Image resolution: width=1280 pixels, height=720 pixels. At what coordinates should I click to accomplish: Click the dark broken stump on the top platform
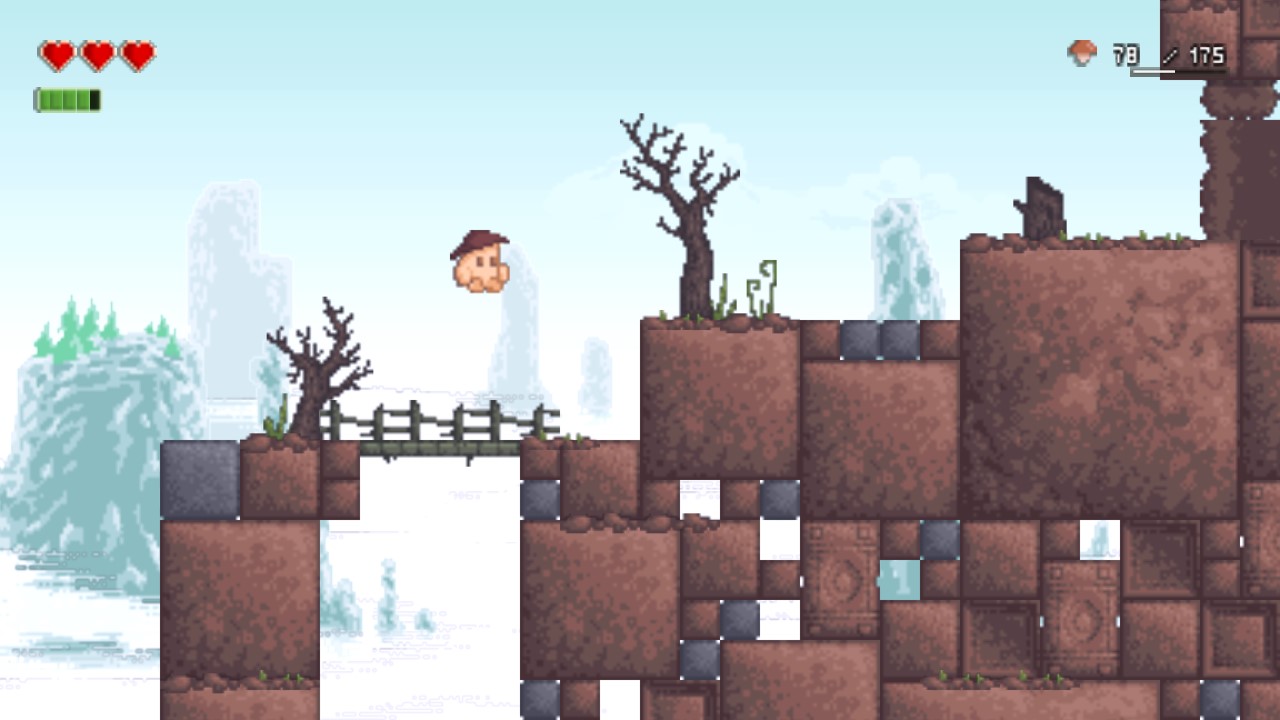pyautogui.click(x=1042, y=205)
